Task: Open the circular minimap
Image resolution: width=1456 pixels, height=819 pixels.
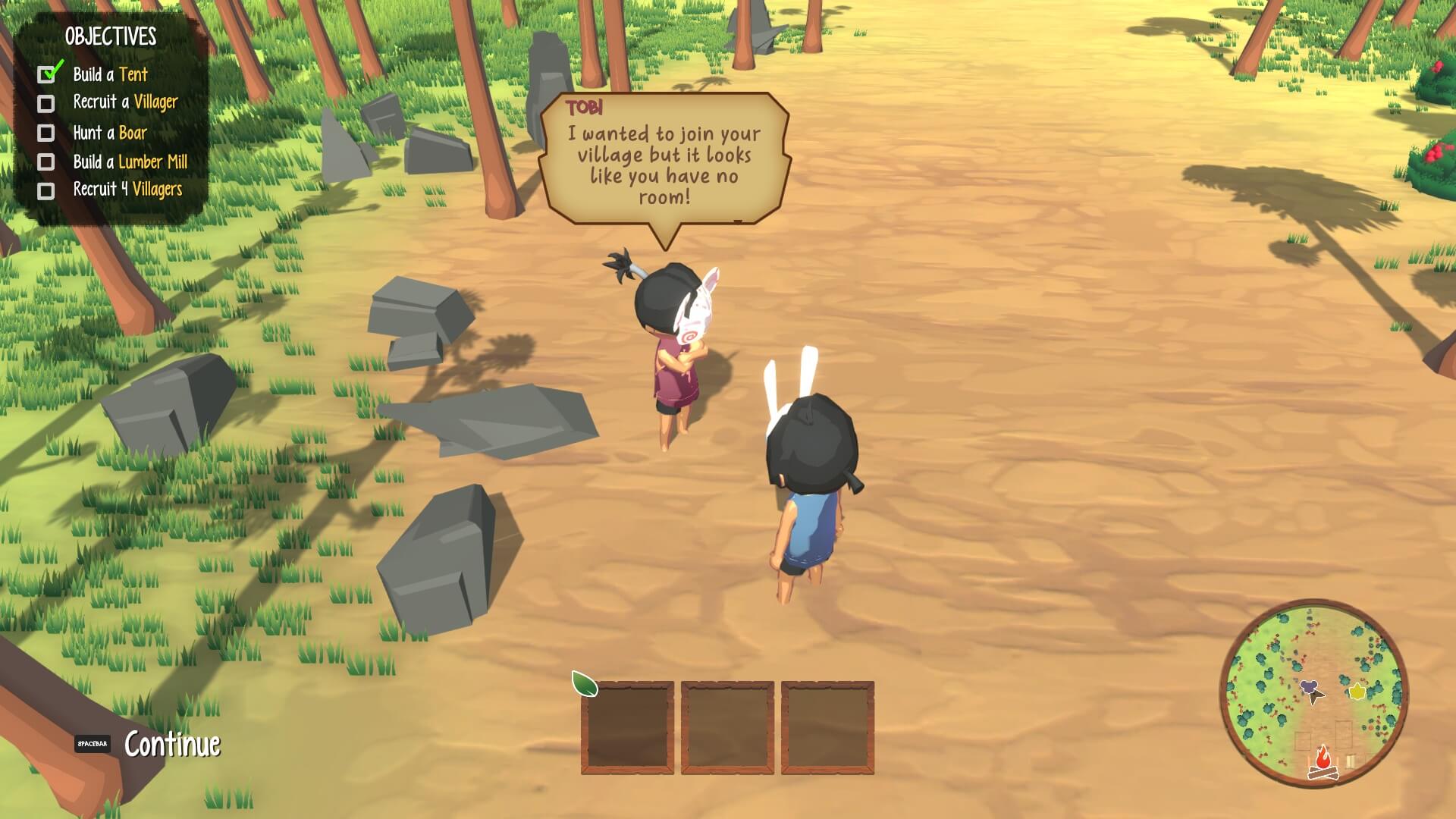Action: tap(1313, 693)
